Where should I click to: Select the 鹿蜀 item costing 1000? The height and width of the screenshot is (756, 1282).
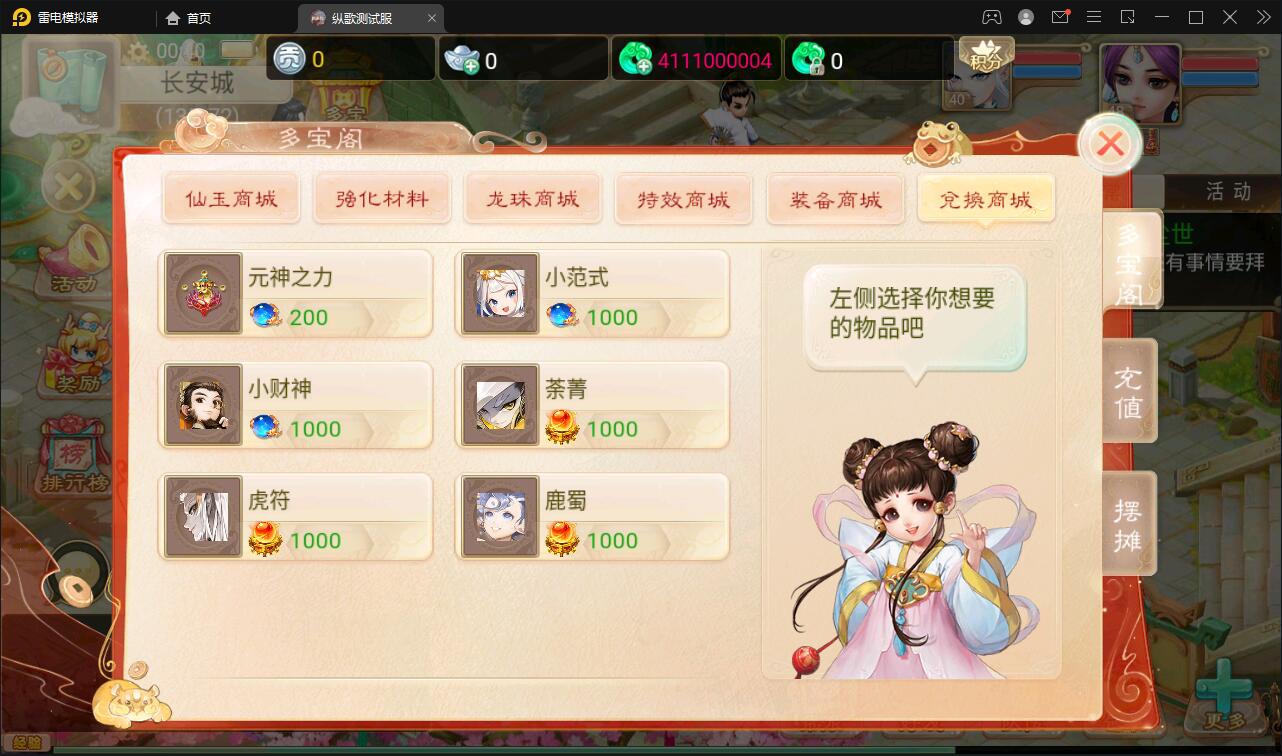(x=591, y=516)
